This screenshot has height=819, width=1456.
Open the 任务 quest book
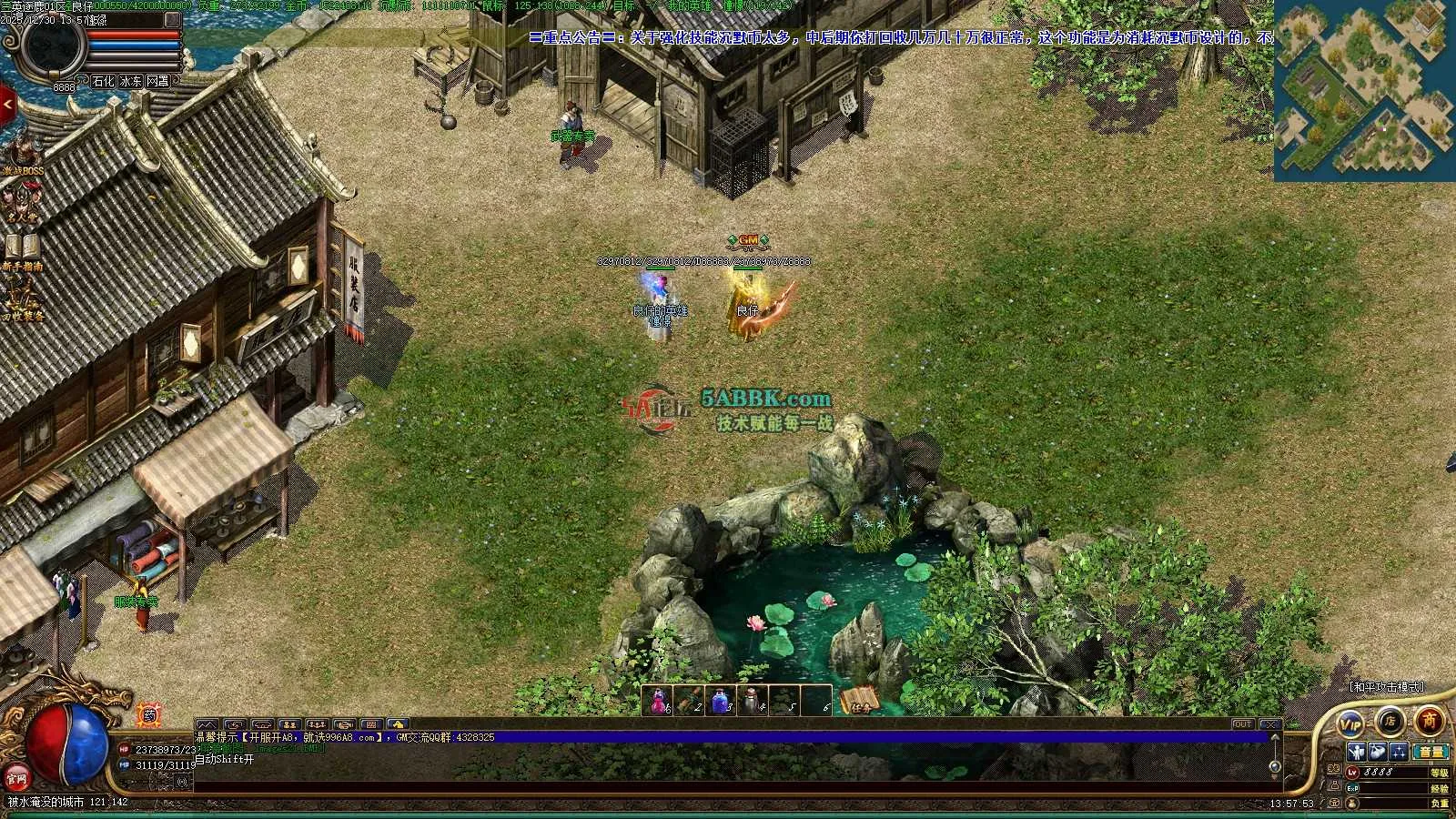859,701
